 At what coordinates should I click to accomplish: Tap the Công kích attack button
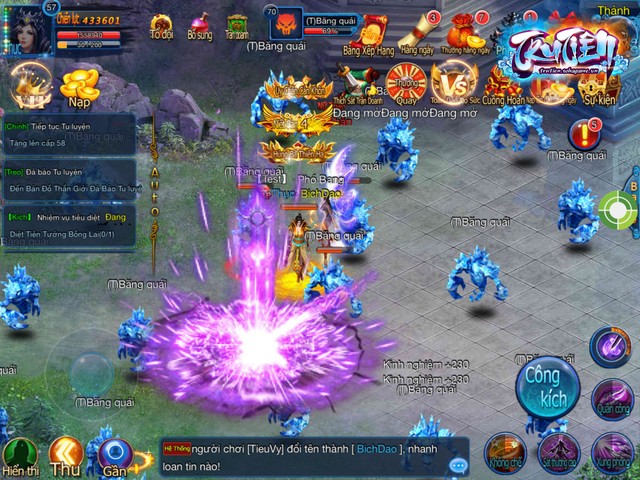[547, 385]
